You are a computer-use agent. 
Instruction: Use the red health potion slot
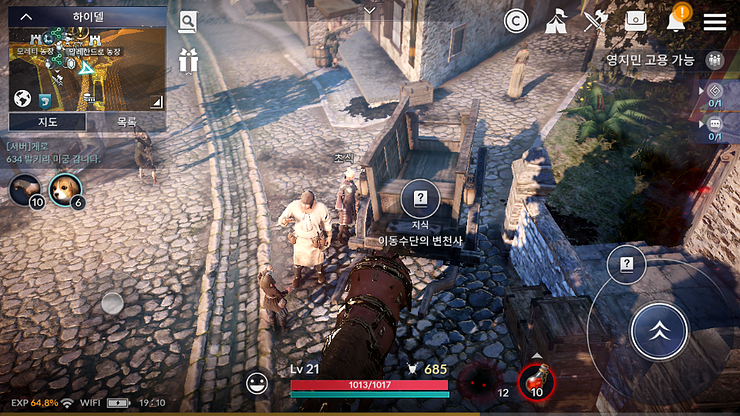coord(535,380)
